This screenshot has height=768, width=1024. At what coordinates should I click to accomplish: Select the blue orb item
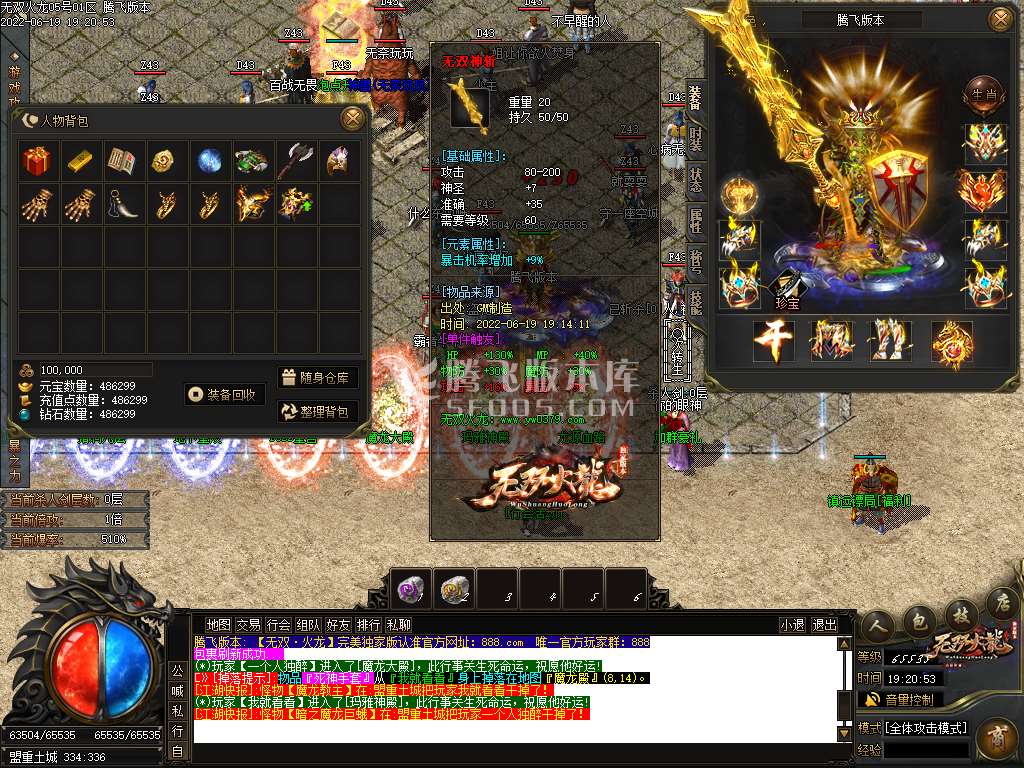pyautogui.click(x=209, y=161)
